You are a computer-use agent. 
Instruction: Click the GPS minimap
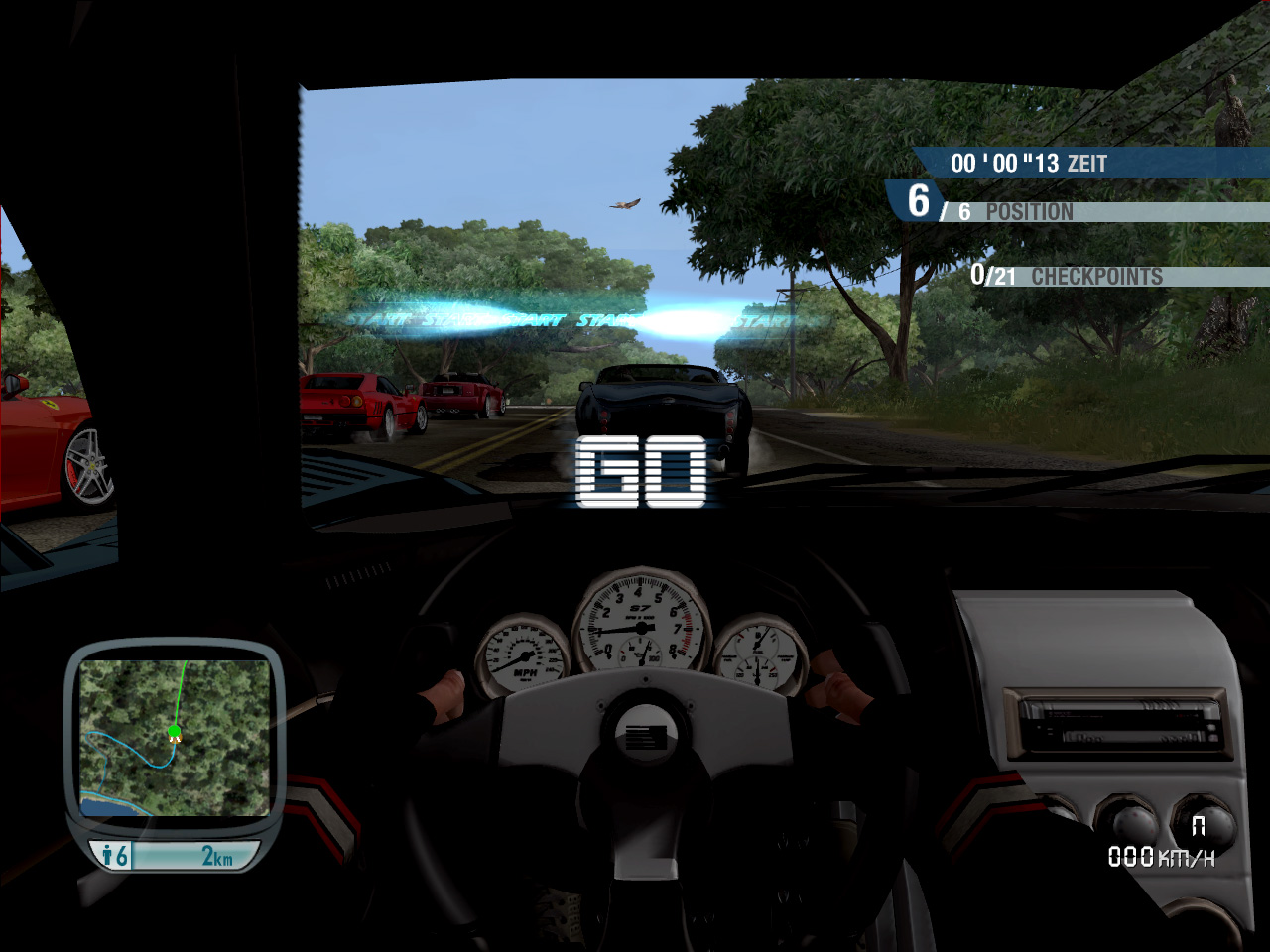point(175,737)
